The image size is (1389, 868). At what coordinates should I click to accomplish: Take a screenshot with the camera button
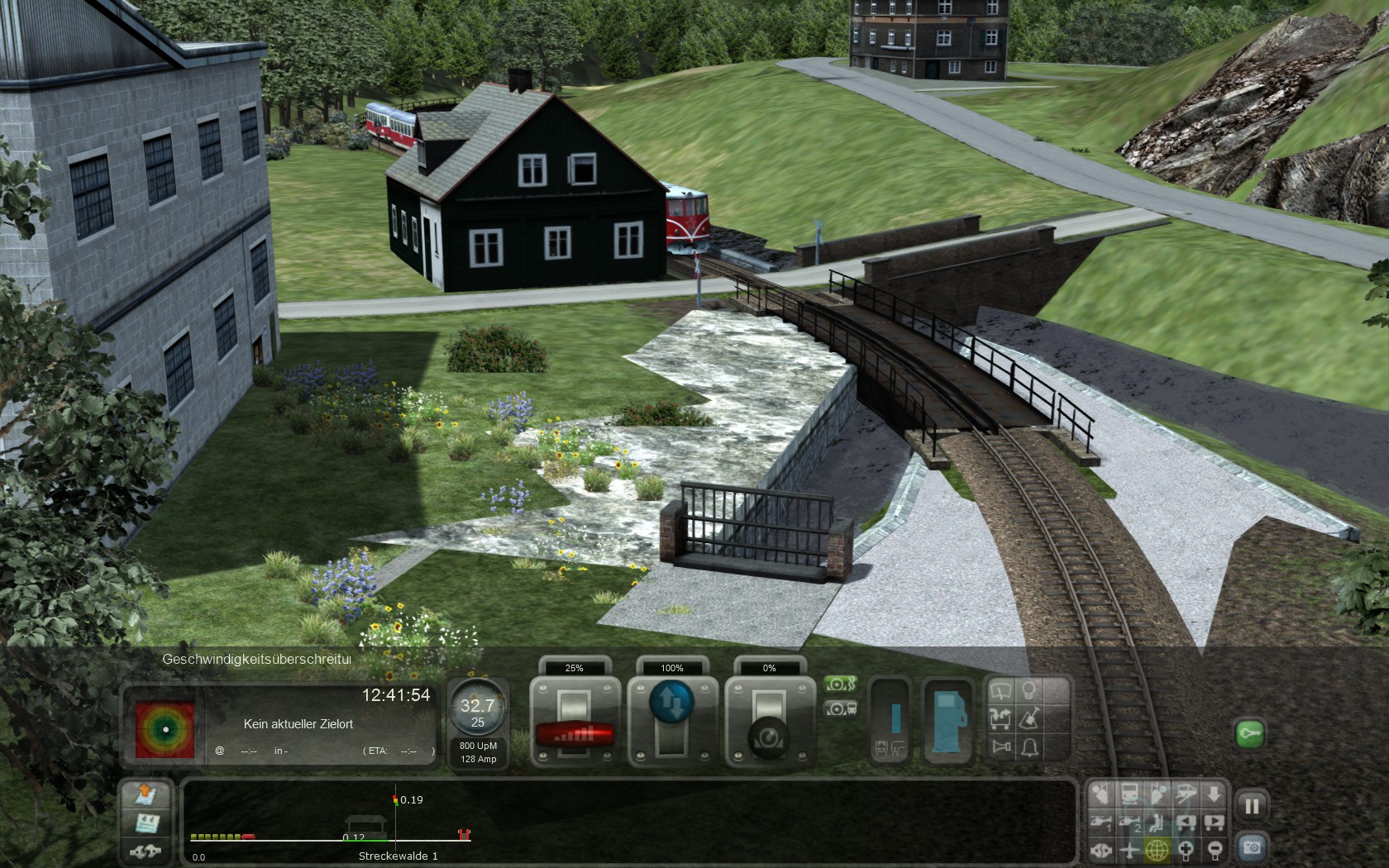(1252, 848)
